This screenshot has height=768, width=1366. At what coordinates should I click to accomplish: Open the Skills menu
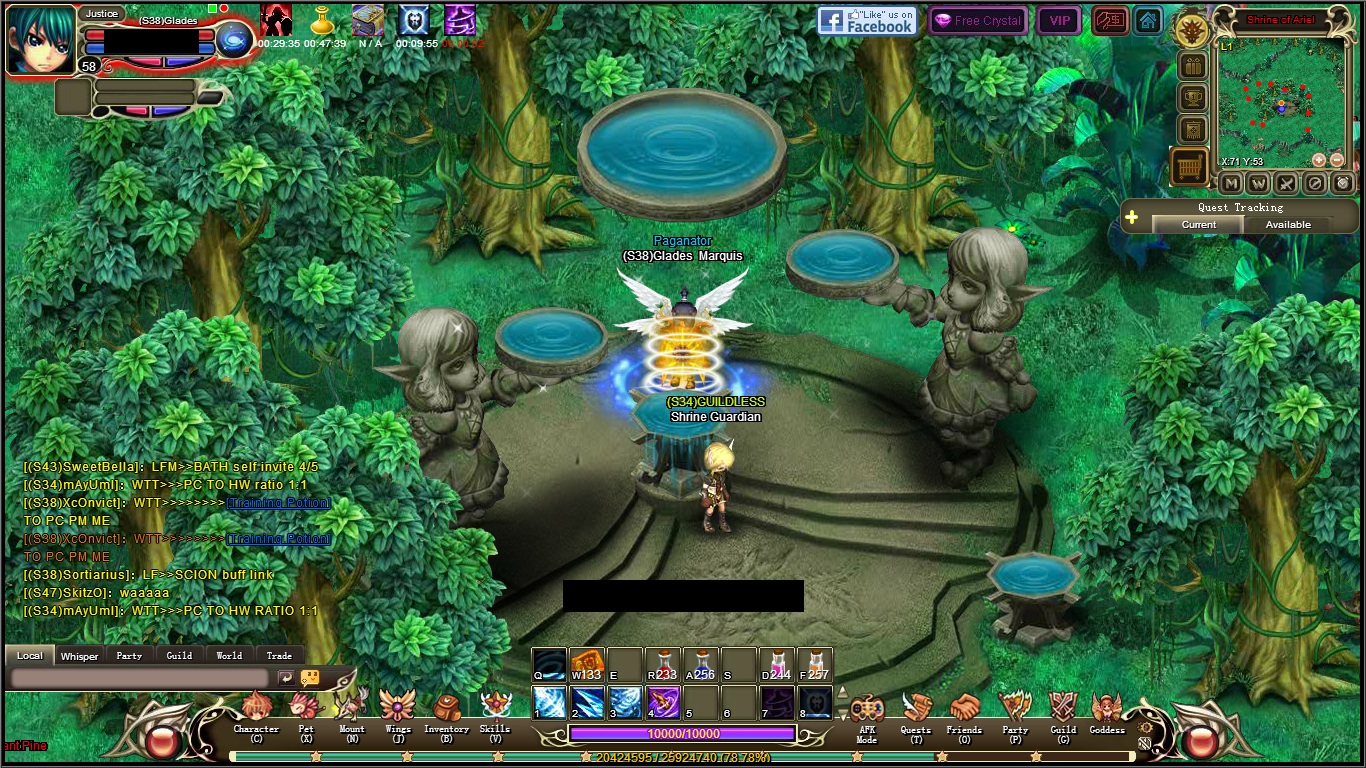pos(495,710)
